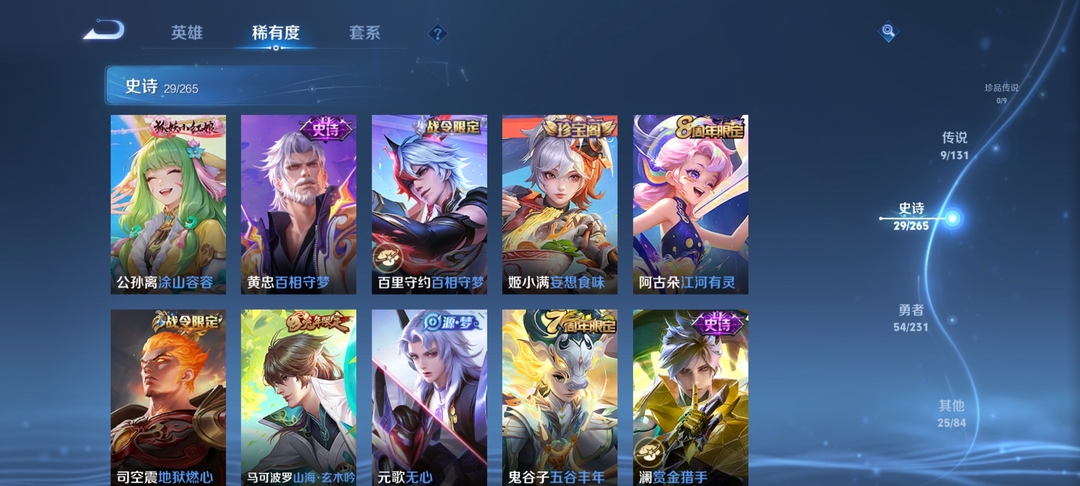Screen dimensions: 1080x486
Task: Jump to 勇者 54/231 rarity category
Action: pos(911,317)
